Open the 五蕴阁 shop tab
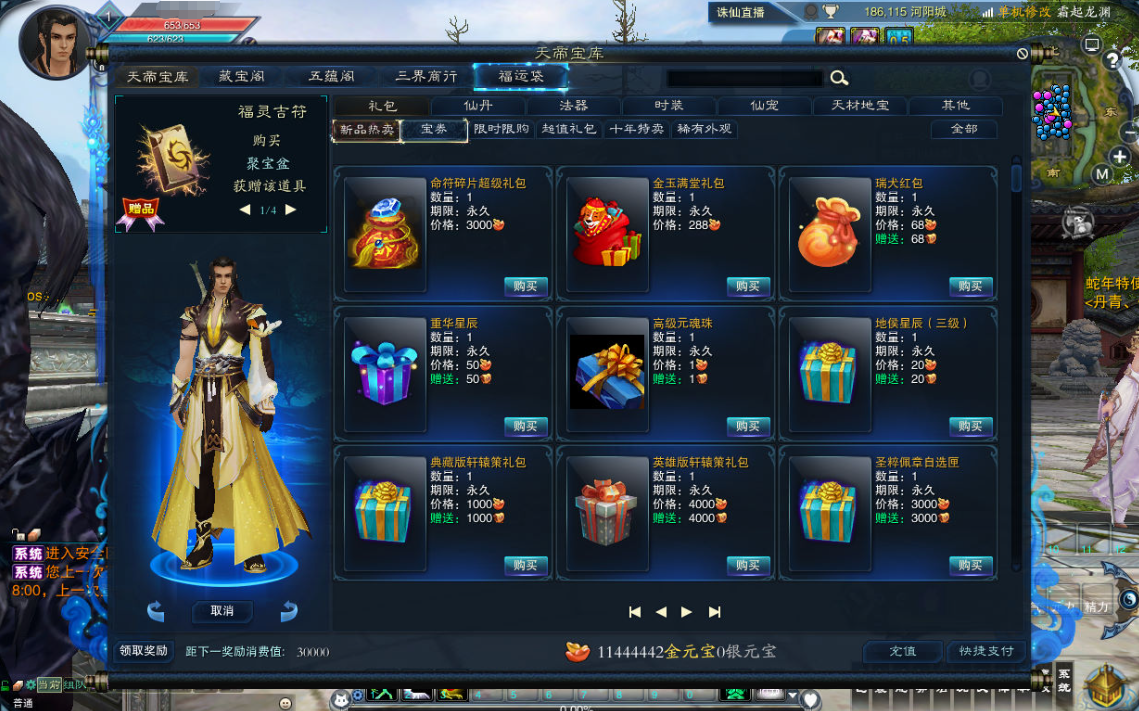The image size is (1139, 711). coord(330,77)
